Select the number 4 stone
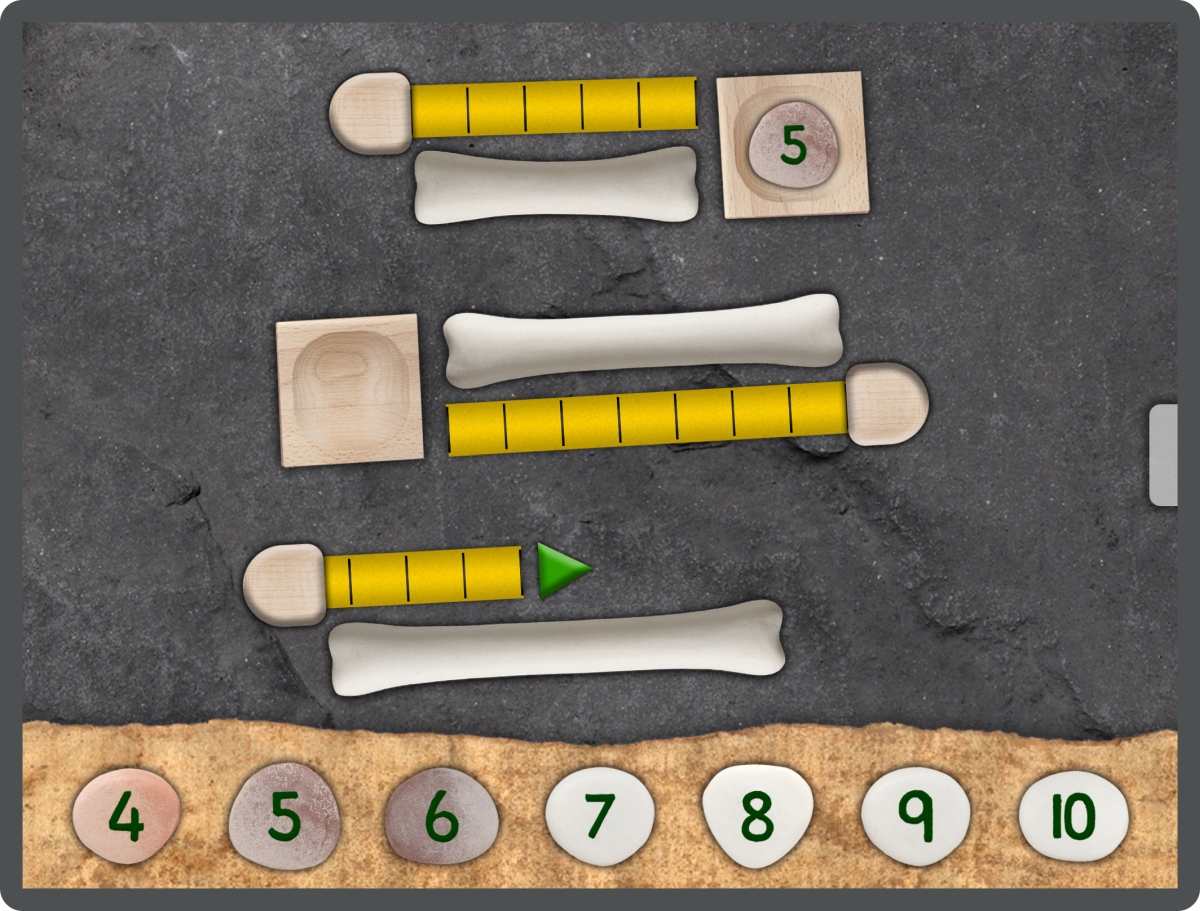This screenshot has width=1200, height=911. [126, 816]
